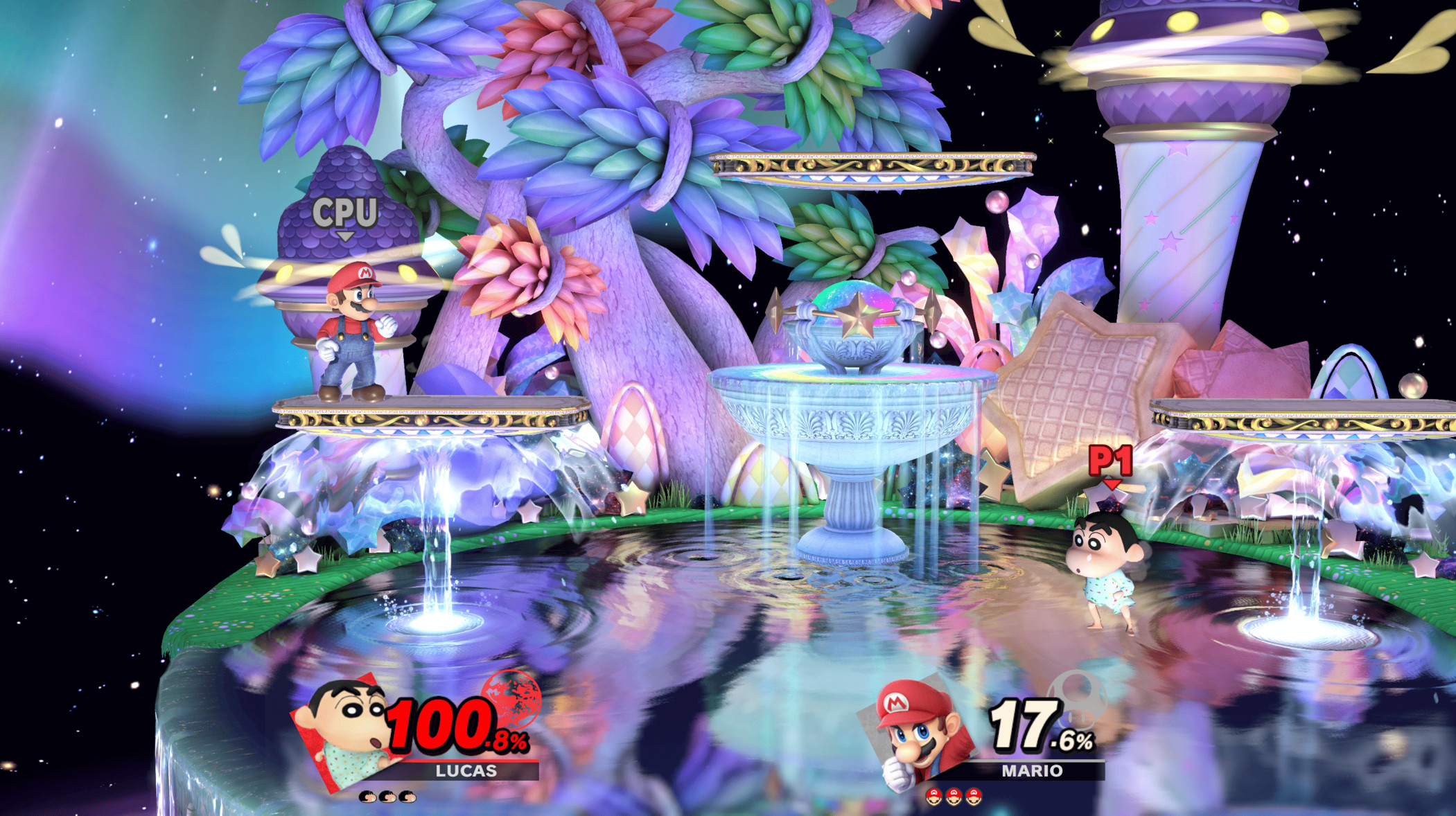
Task: Select the MARIO name label
Action: pos(1033,770)
